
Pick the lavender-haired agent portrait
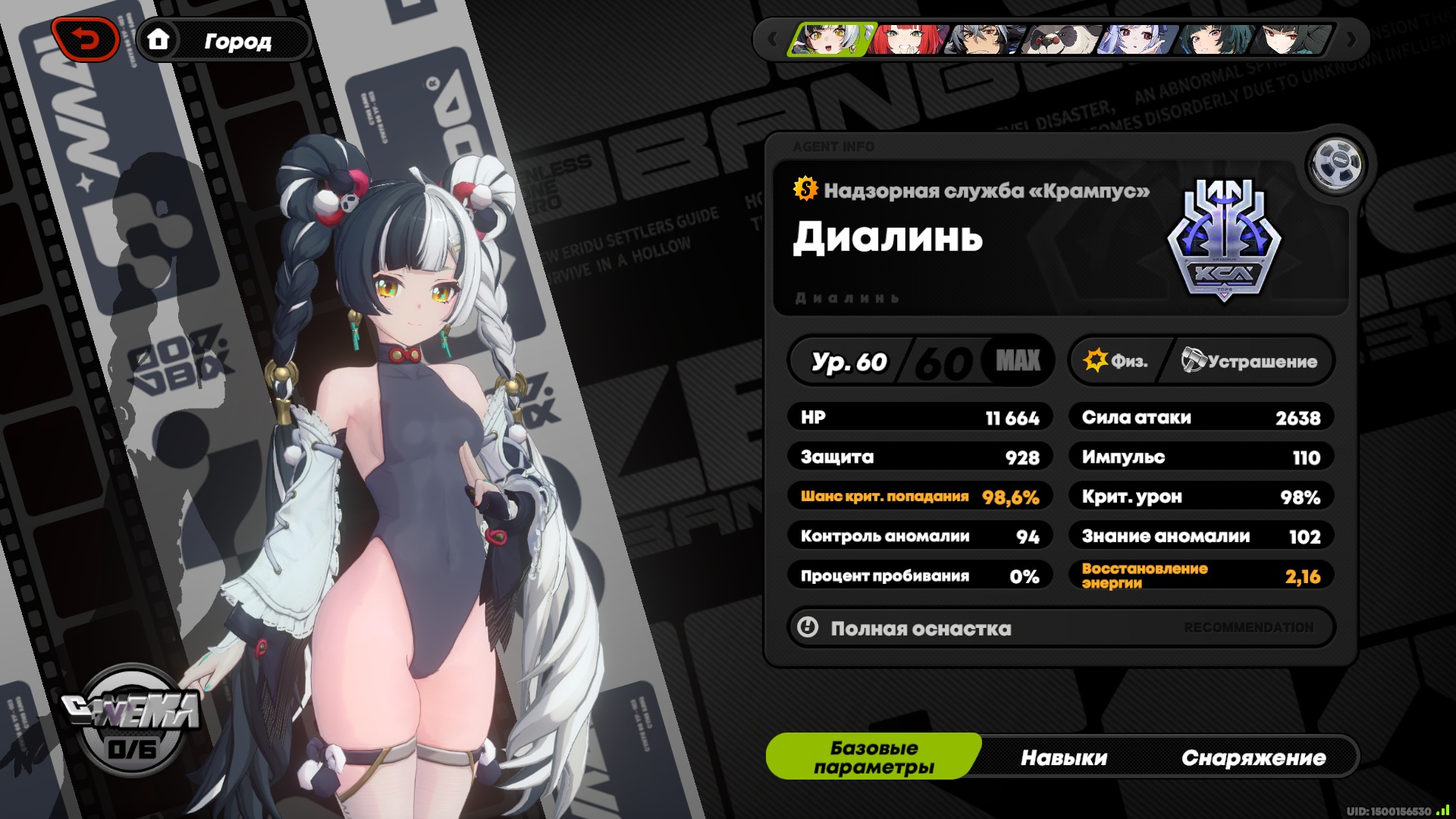[1138, 39]
